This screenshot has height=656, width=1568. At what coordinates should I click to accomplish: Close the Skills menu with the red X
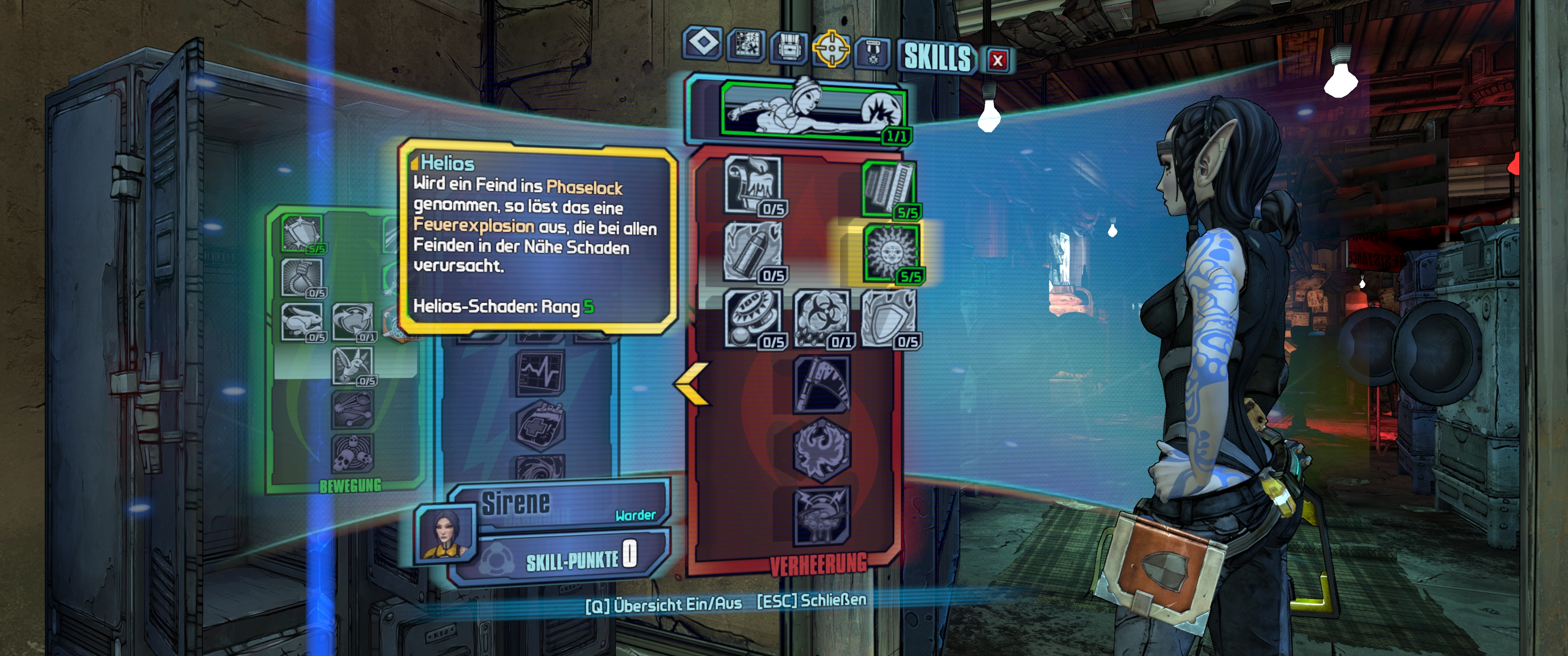pyautogui.click(x=997, y=60)
